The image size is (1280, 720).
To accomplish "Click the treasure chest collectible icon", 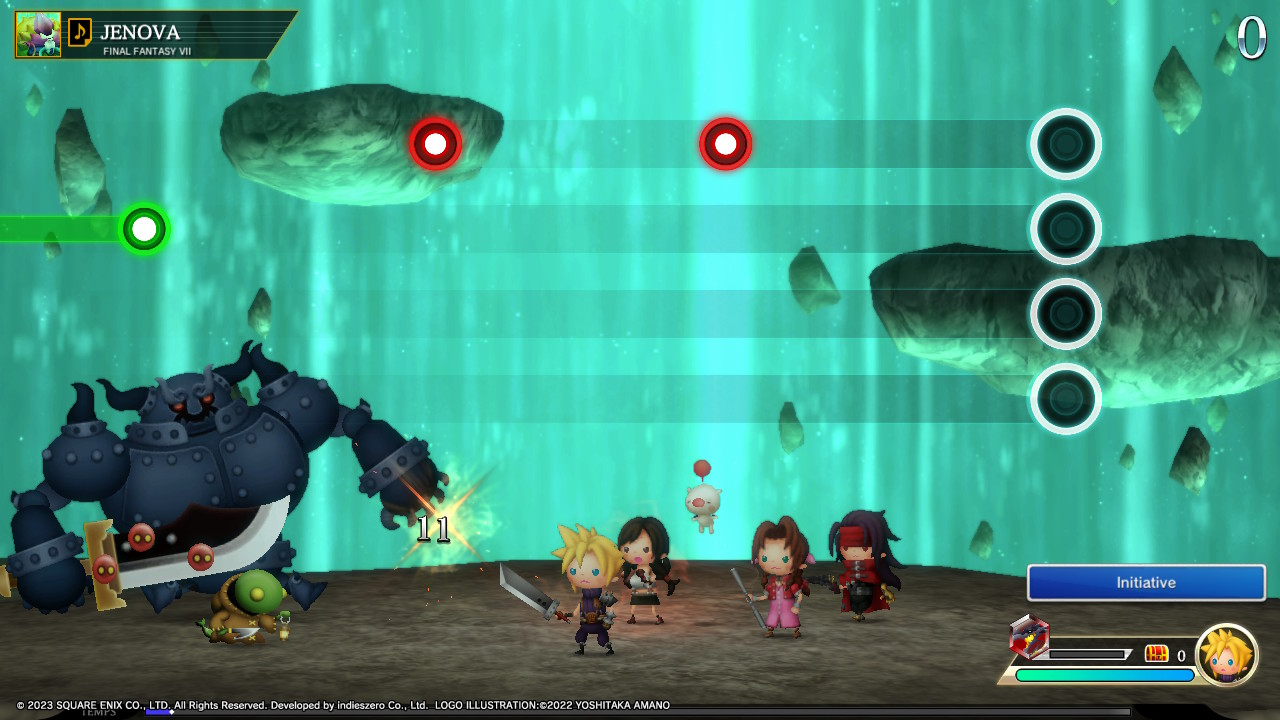I will coord(1157,654).
